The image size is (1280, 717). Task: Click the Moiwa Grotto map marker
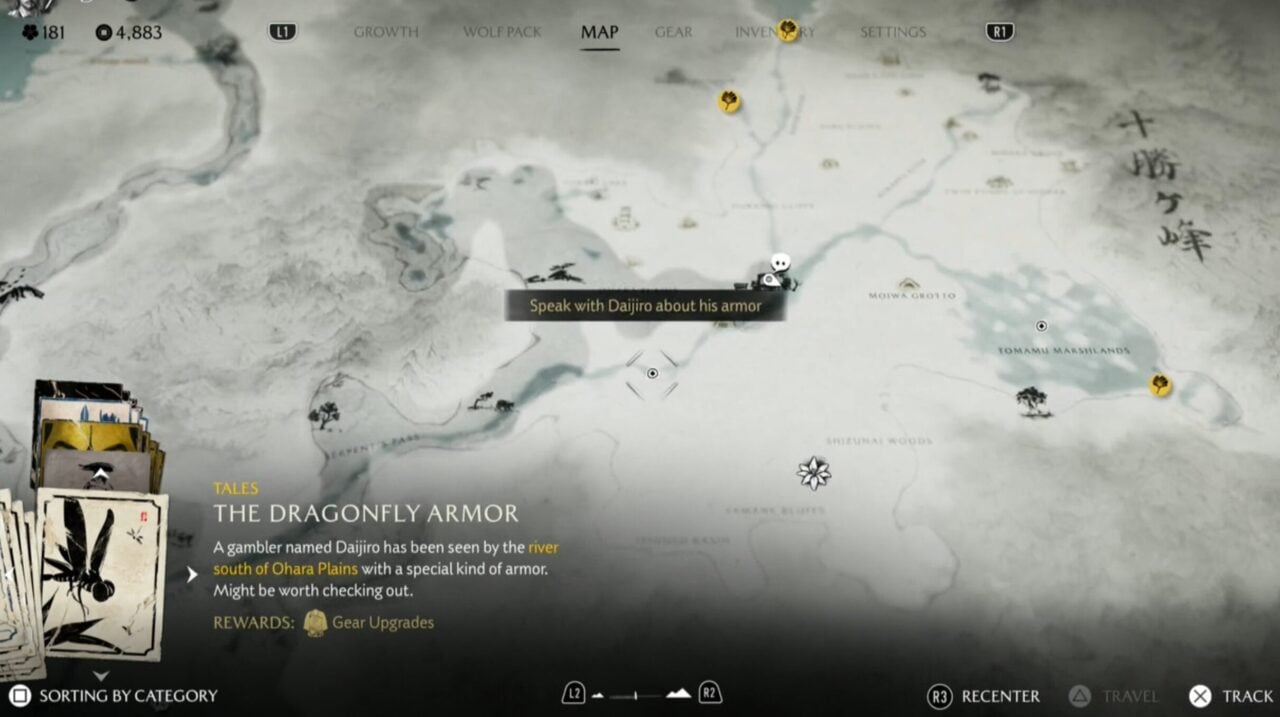[x=908, y=284]
